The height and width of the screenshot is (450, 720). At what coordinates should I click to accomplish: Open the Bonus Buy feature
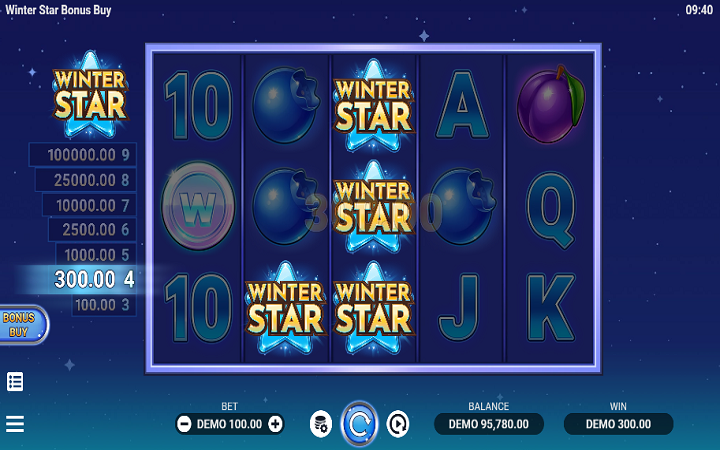20,324
